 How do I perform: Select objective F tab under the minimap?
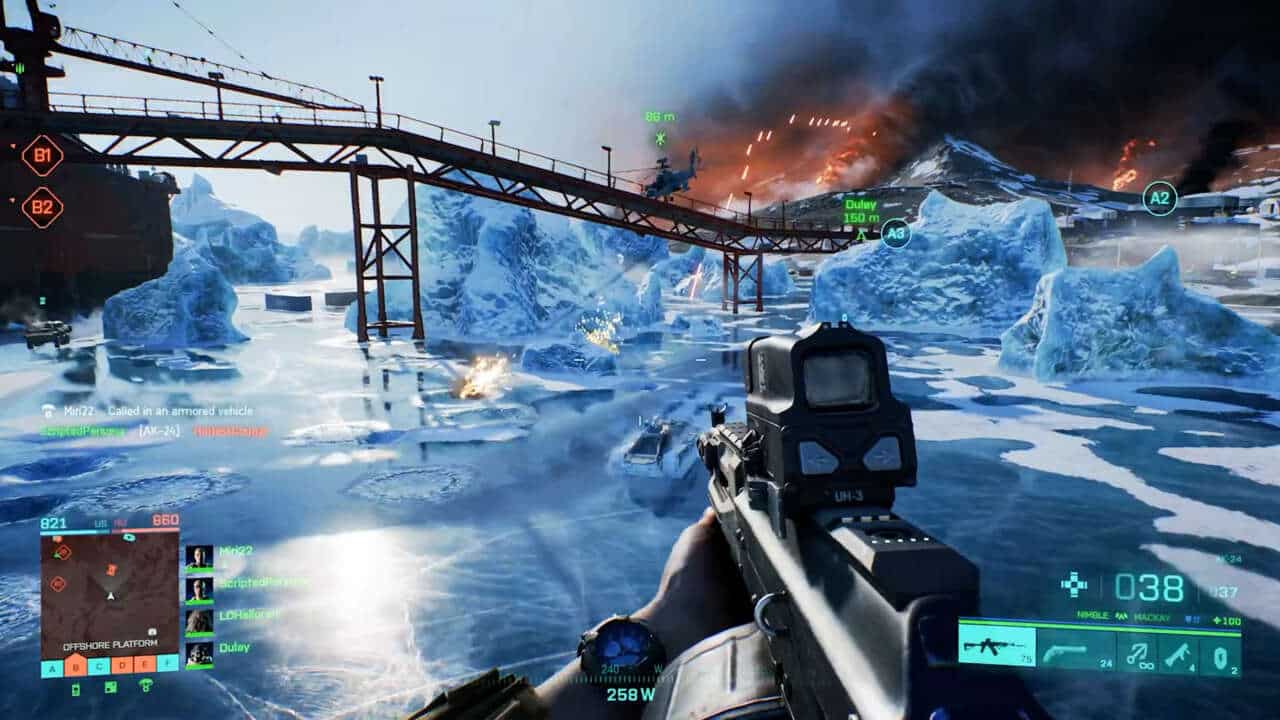(x=168, y=667)
